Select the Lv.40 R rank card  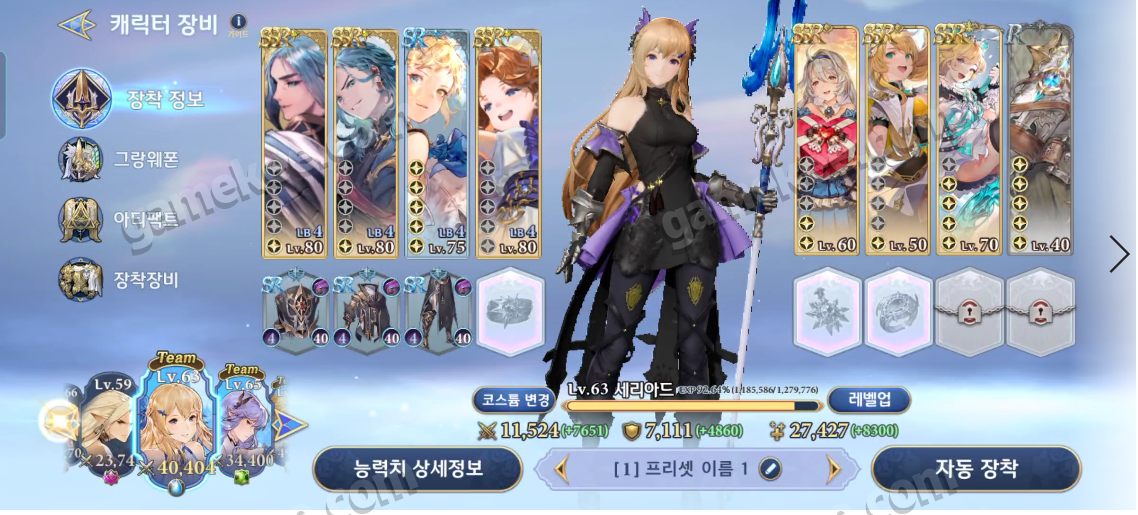coord(1039,142)
